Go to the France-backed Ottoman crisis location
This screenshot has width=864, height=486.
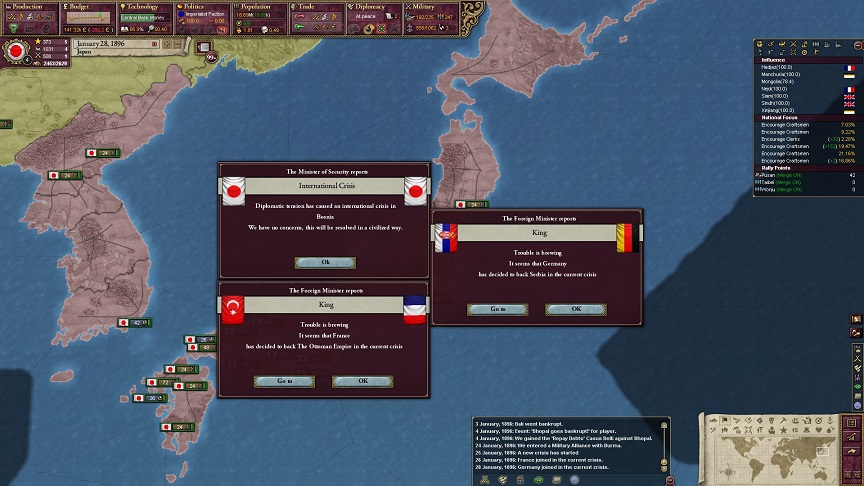(x=283, y=381)
